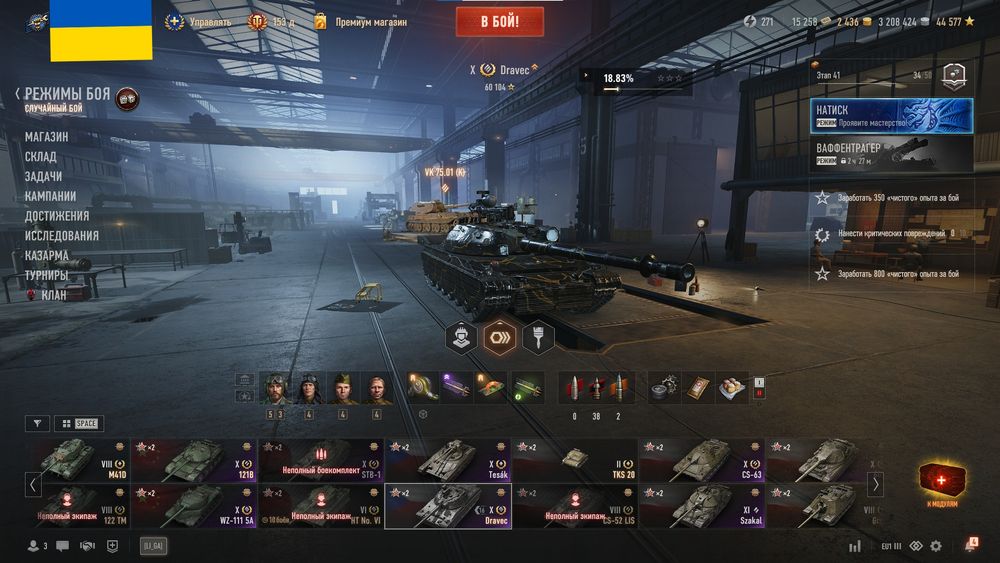Select the НАТИСК mode banner
Image resolution: width=1000 pixels, height=563 pixels.
coord(891,115)
